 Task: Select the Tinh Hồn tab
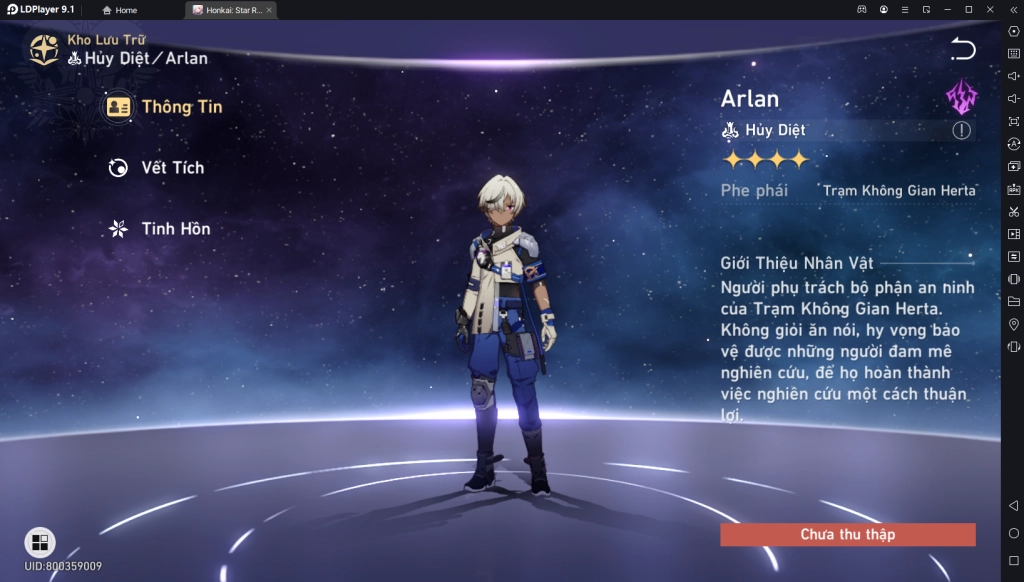pos(160,229)
